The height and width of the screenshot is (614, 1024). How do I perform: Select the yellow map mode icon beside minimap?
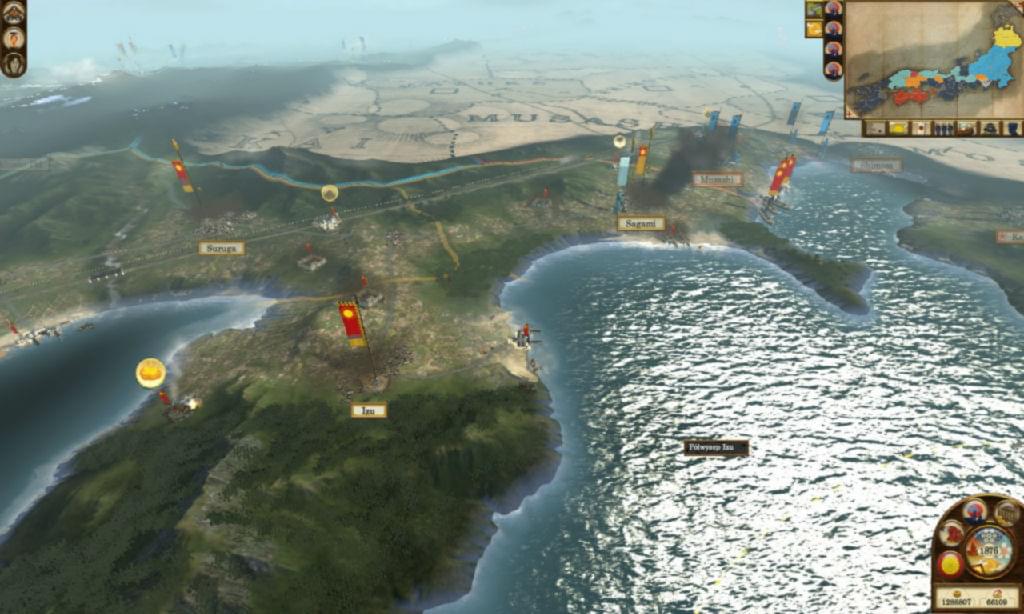pos(814,29)
